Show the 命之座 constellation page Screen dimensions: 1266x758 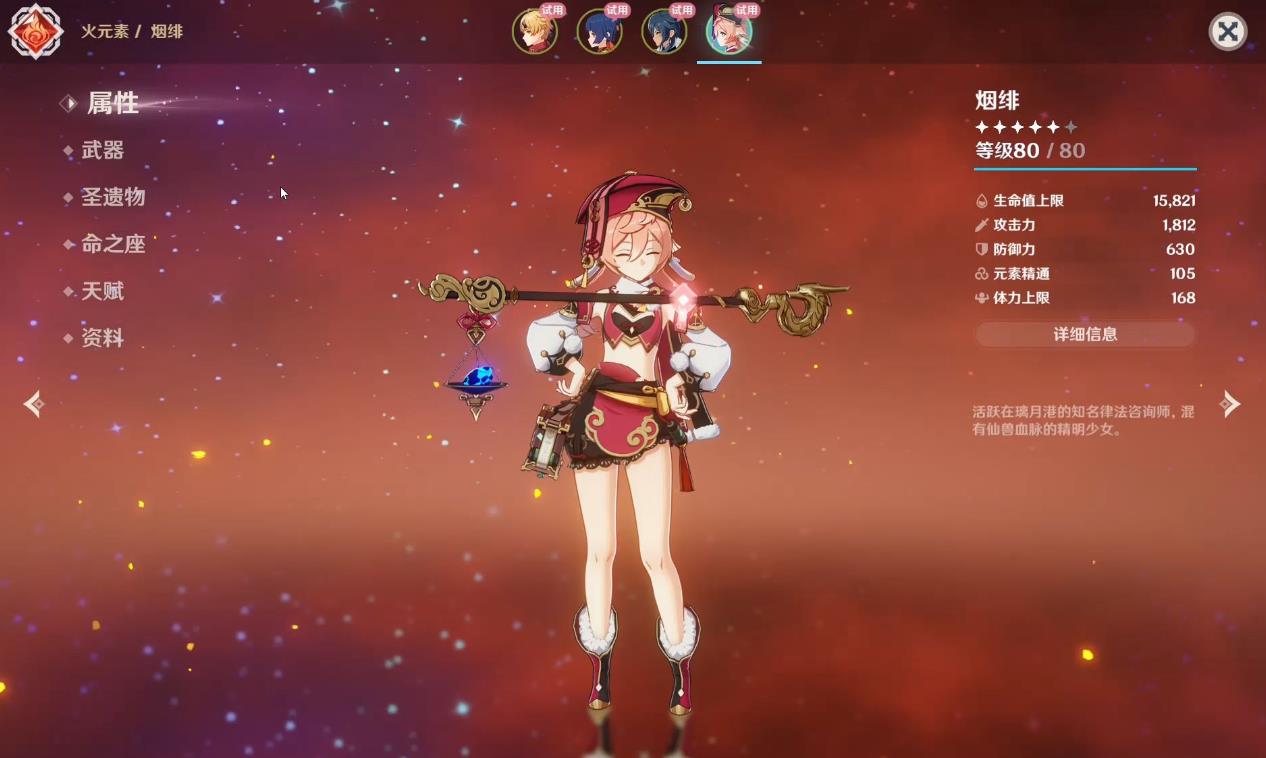click(113, 244)
